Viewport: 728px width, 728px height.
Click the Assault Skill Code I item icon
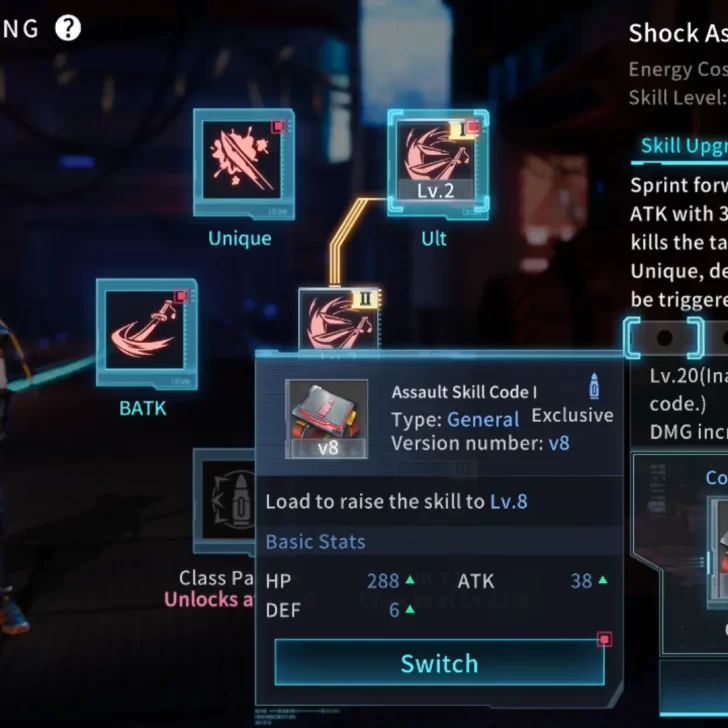click(327, 418)
